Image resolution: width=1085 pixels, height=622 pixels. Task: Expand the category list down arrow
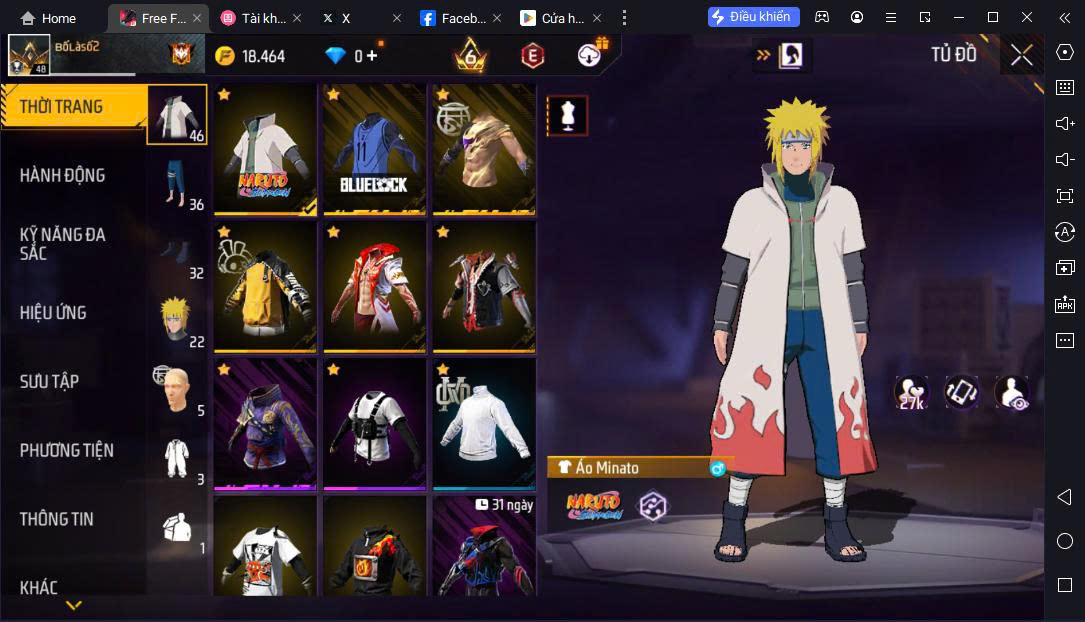pyautogui.click(x=74, y=606)
